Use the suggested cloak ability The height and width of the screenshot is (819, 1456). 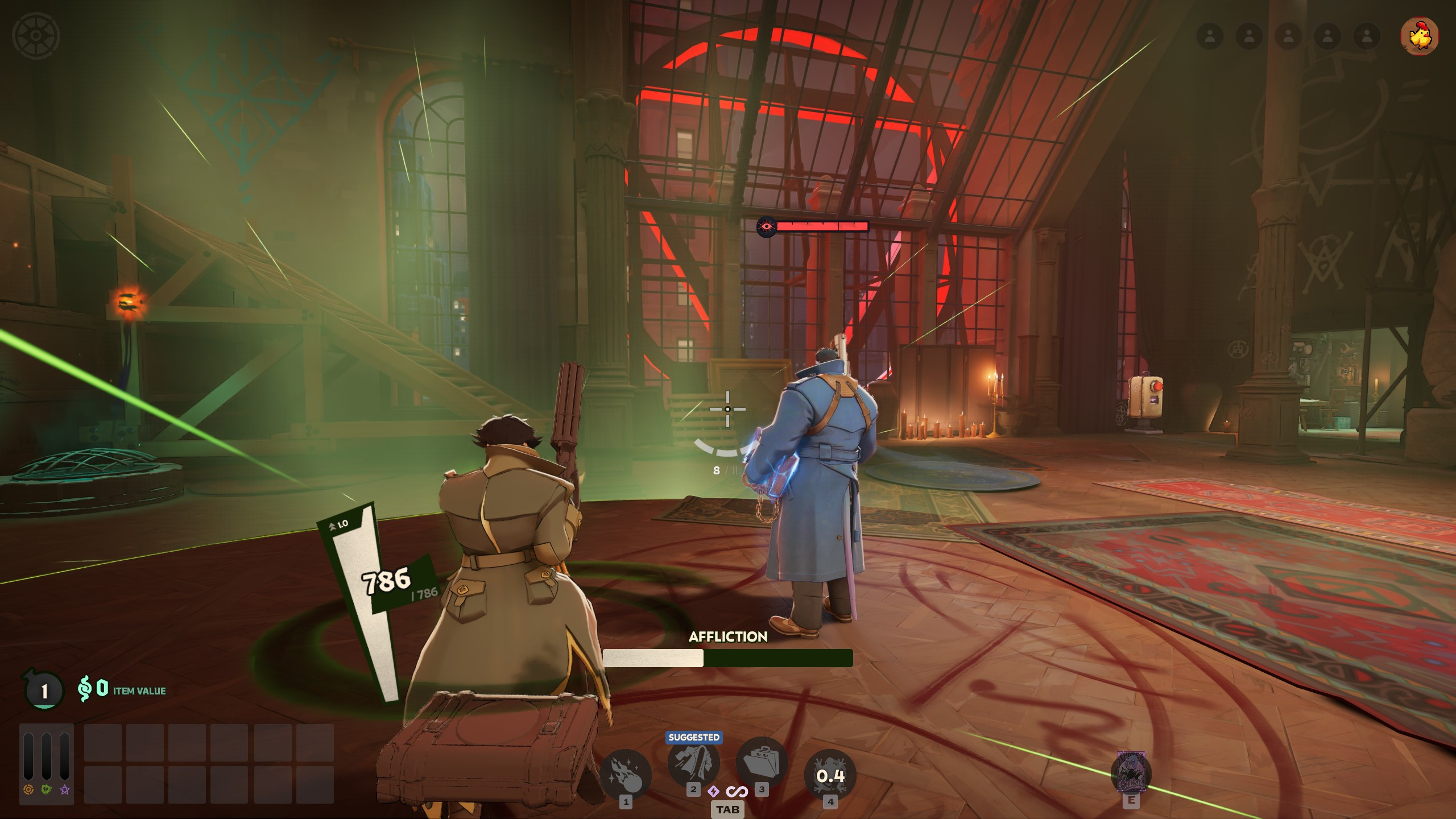(693, 762)
